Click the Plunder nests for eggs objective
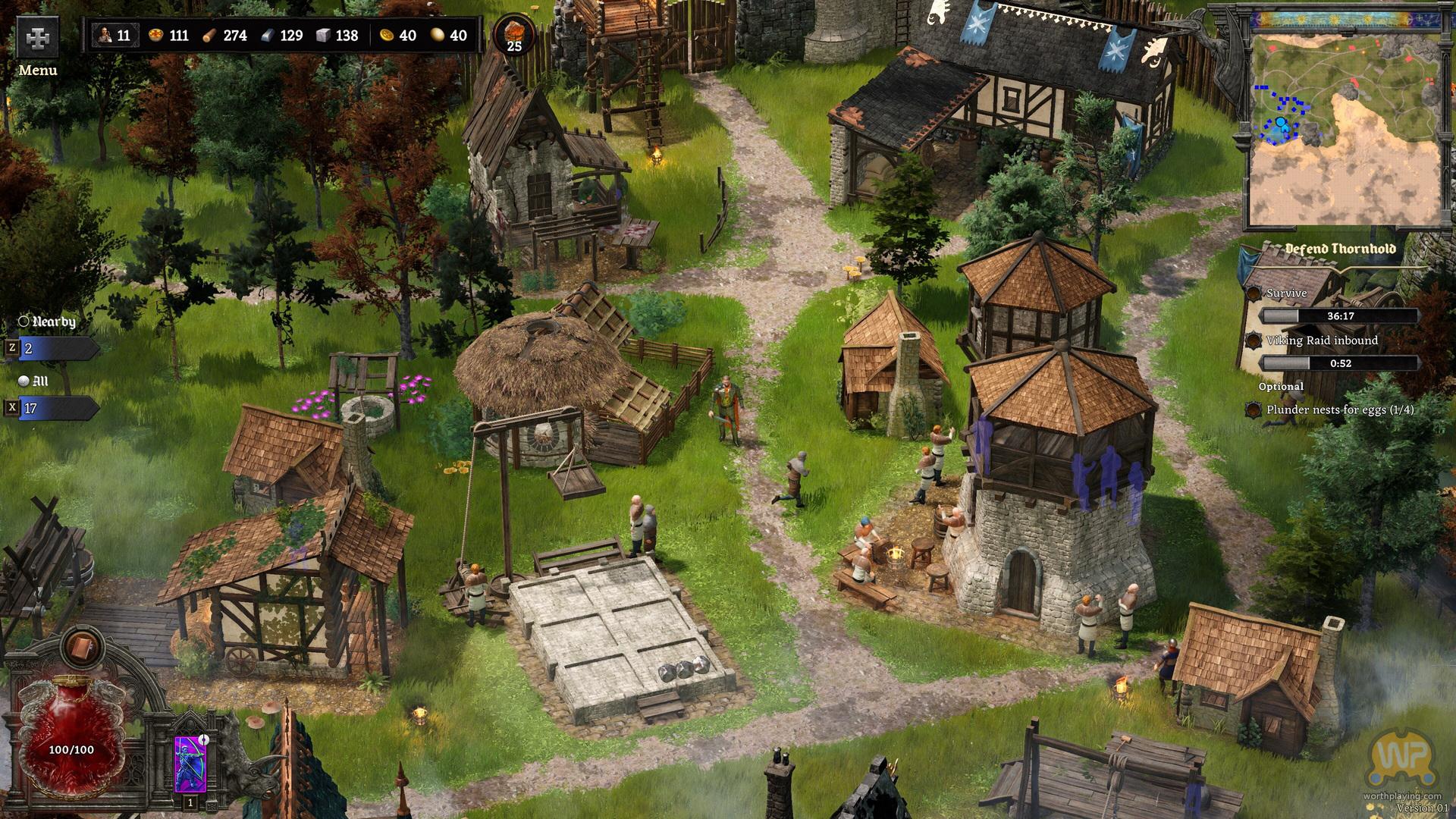The height and width of the screenshot is (819, 1456). [1339, 409]
